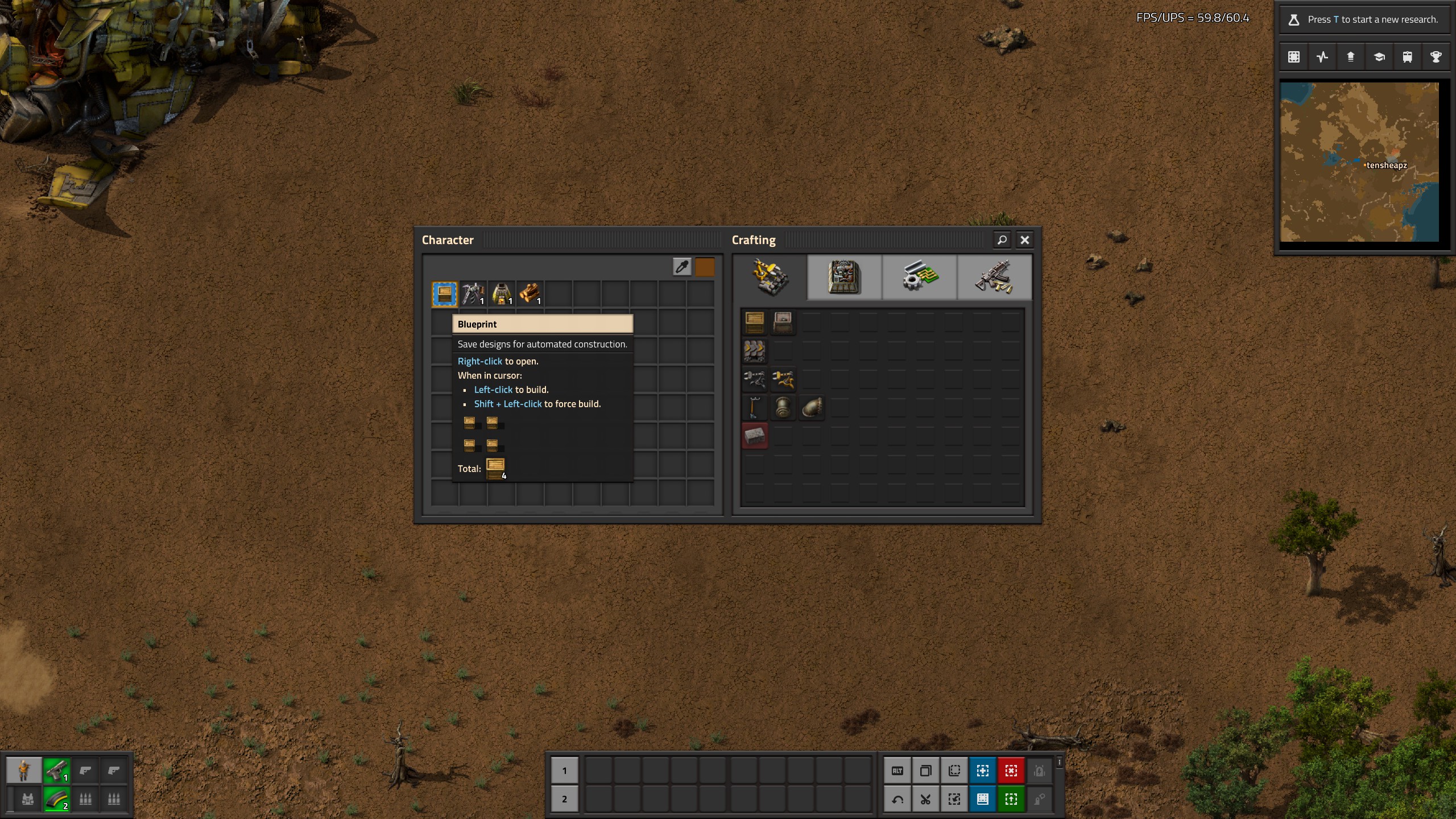Viewport: 1456px width, 819px height.
Task: Open the achievements trophy button
Action: tap(1436, 57)
